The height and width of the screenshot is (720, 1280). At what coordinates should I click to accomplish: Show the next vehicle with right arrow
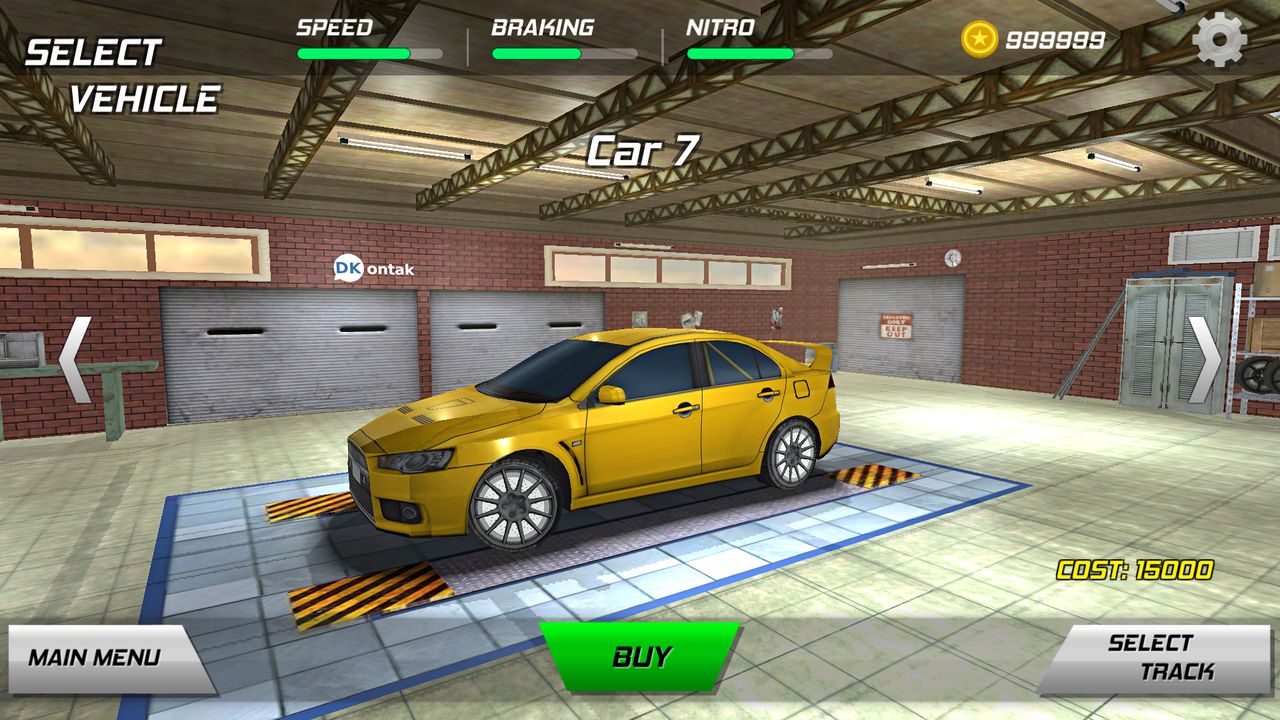point(1205,360)
